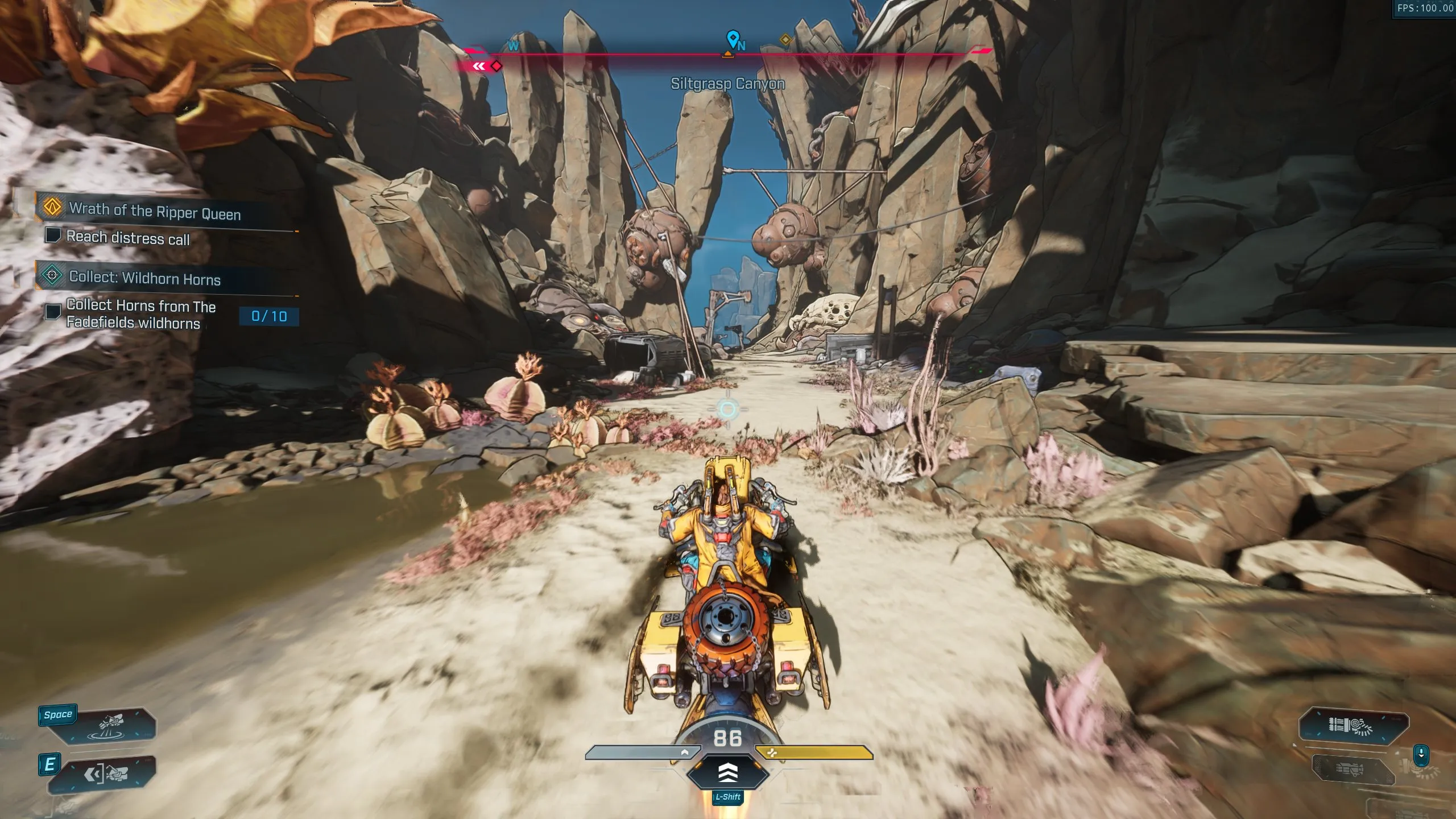Select the Collect: Wildhorn Horns quest header
This screenshot has height=819, width=1456.
(x=146, y=279)
